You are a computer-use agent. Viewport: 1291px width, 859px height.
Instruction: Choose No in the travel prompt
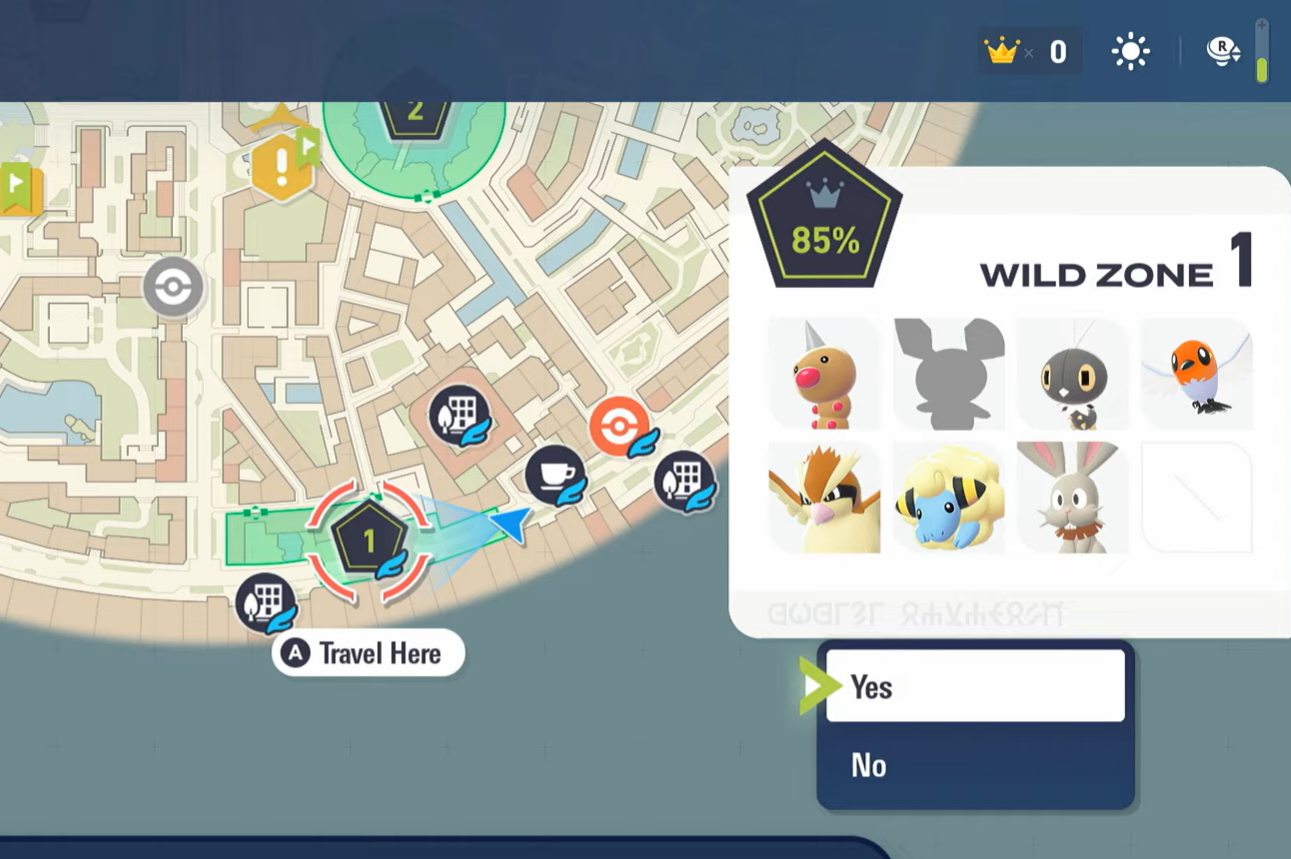[975, 765]
